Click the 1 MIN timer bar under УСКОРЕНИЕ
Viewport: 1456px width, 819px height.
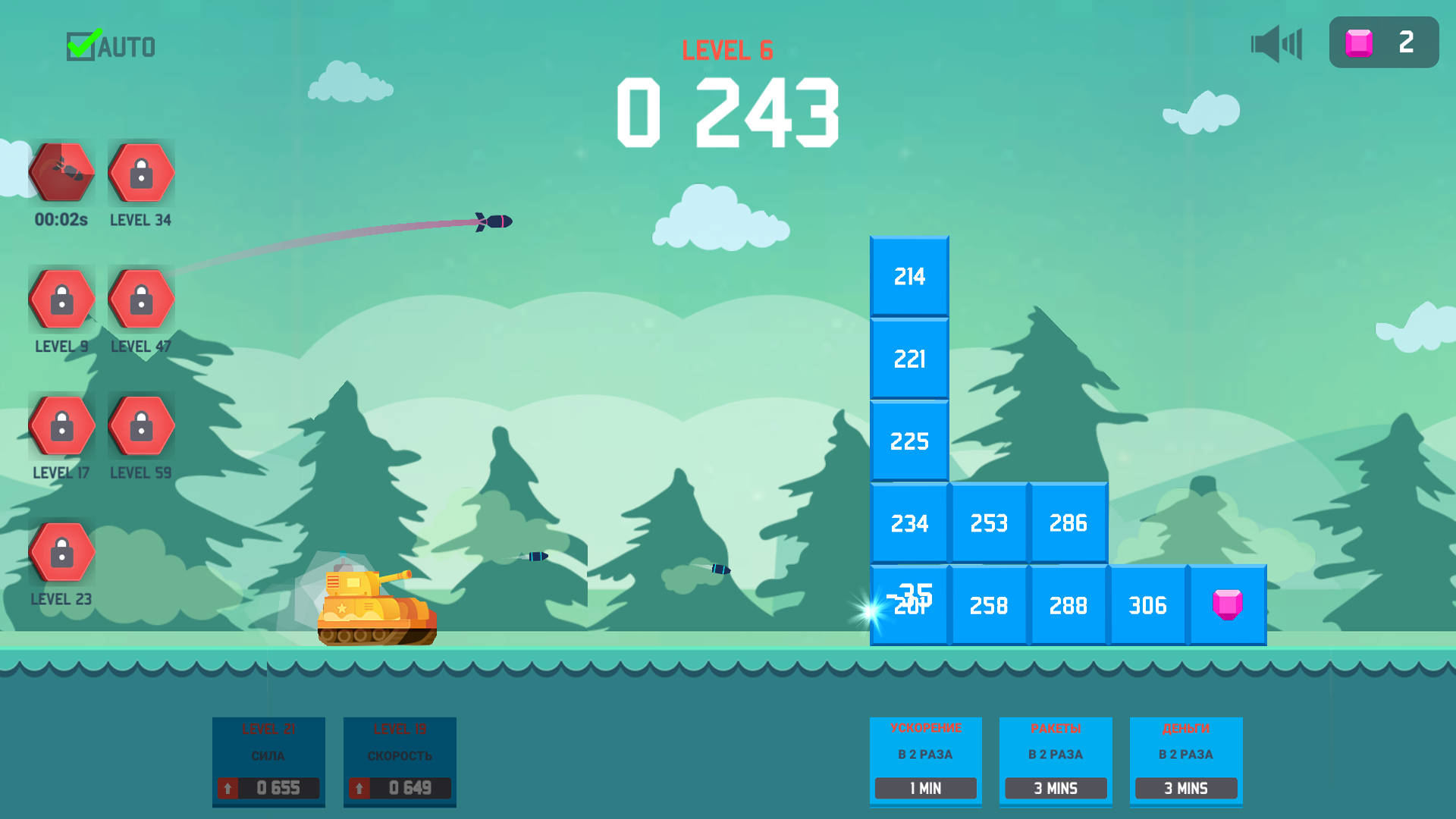coord(925,789)
